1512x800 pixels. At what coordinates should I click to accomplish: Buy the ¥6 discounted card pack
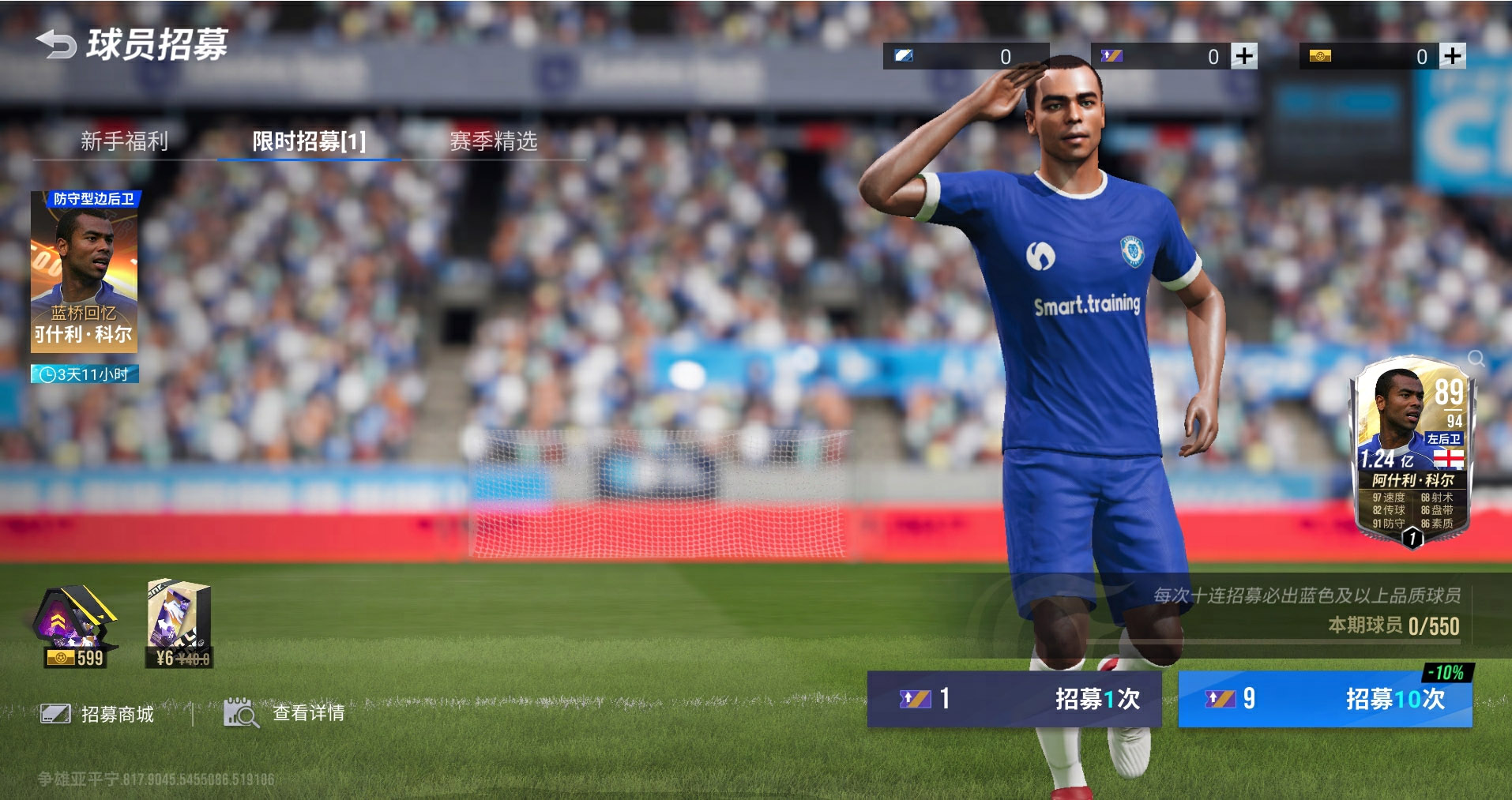coord(179,625)
